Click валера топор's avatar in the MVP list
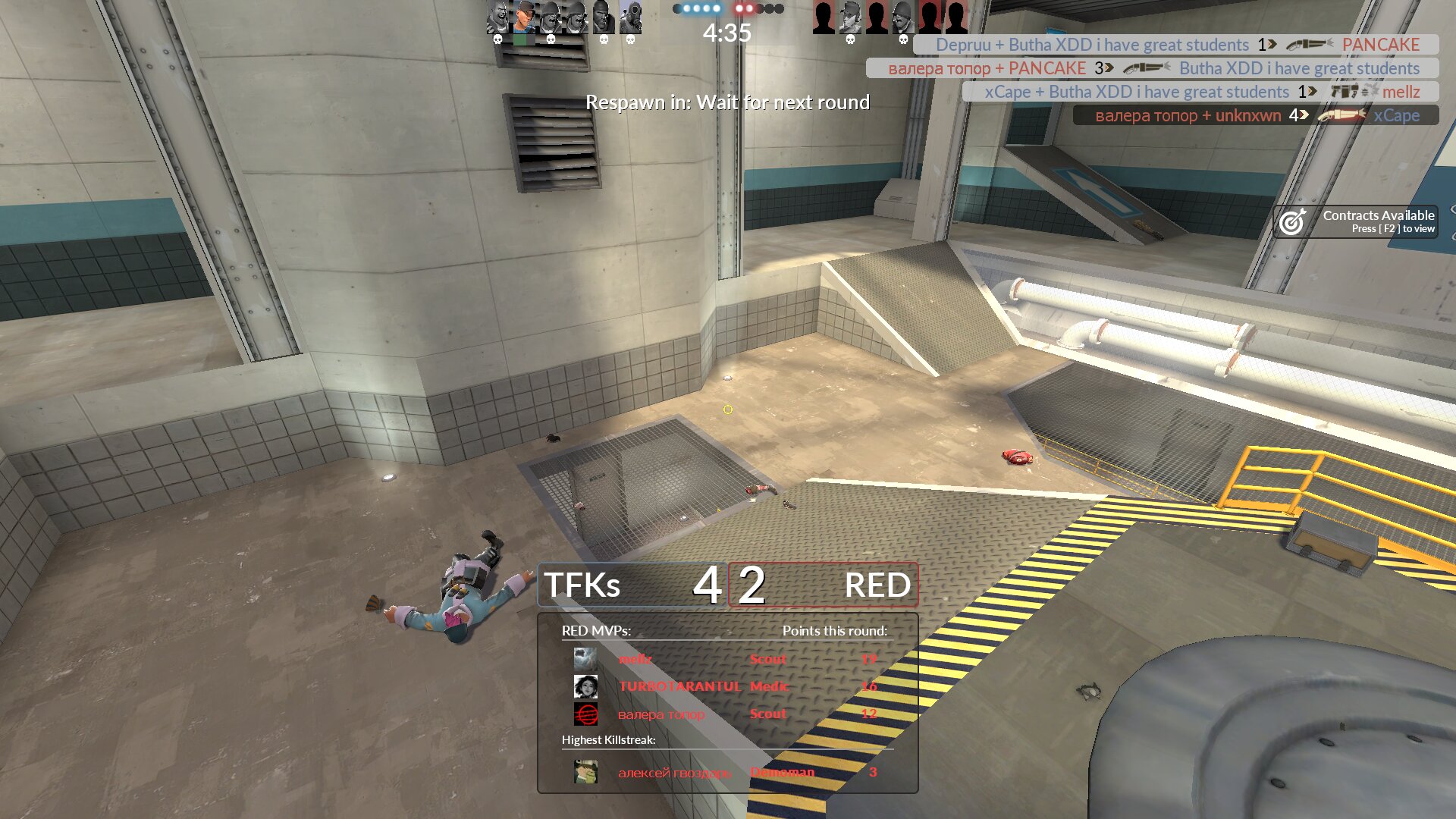The width and height of the screenshot is (1456, 819). 585,714
